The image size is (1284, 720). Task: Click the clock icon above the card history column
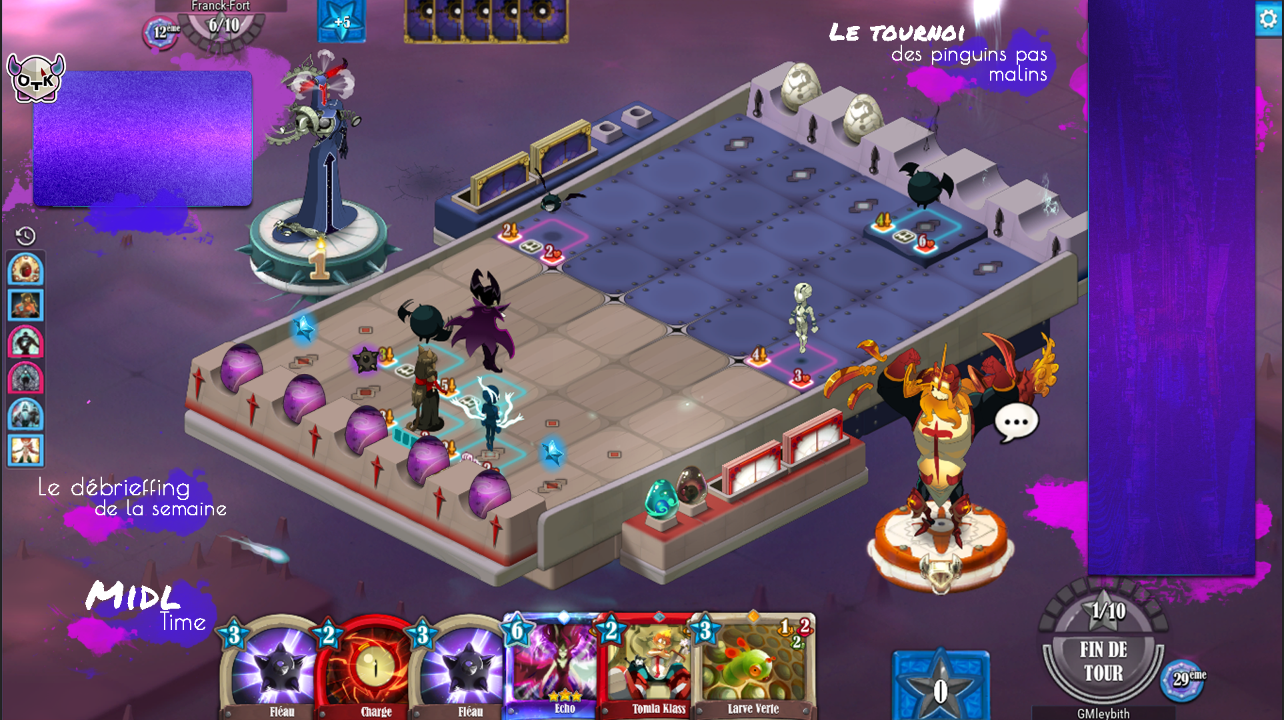[25, 235]
